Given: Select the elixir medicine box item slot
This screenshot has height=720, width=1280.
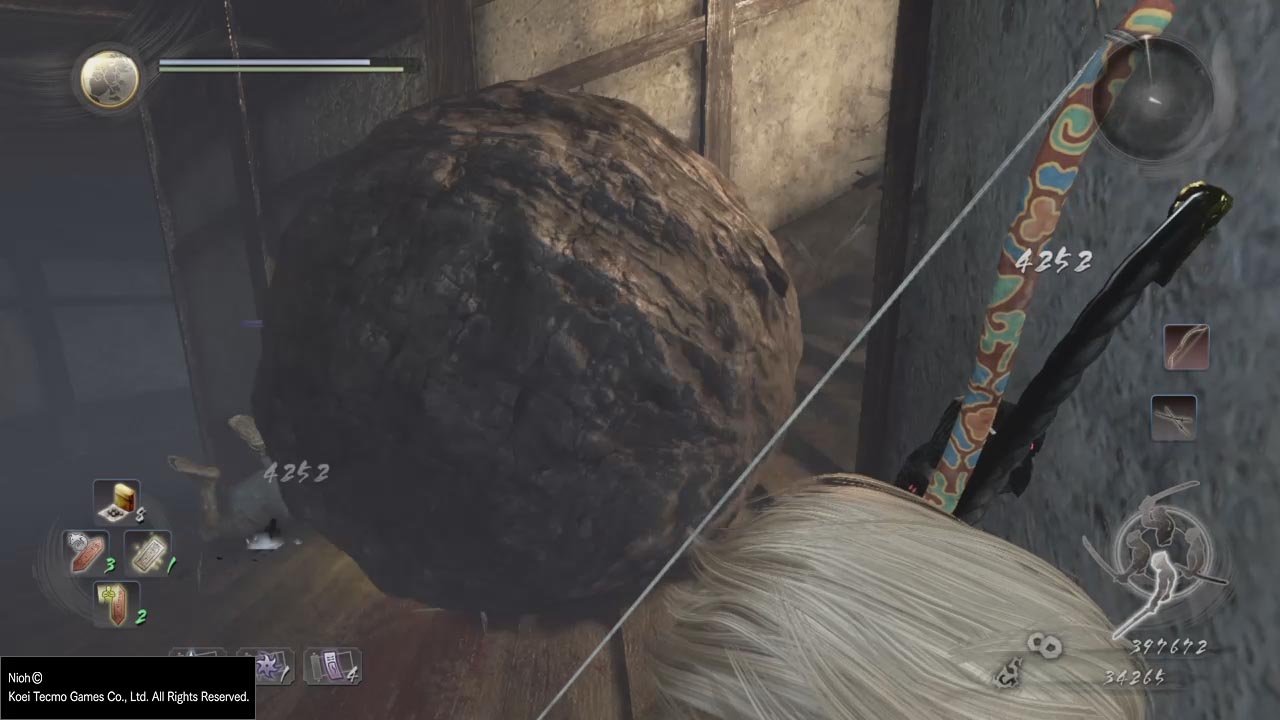Looking at the screenshot, I should pos(117,501).
